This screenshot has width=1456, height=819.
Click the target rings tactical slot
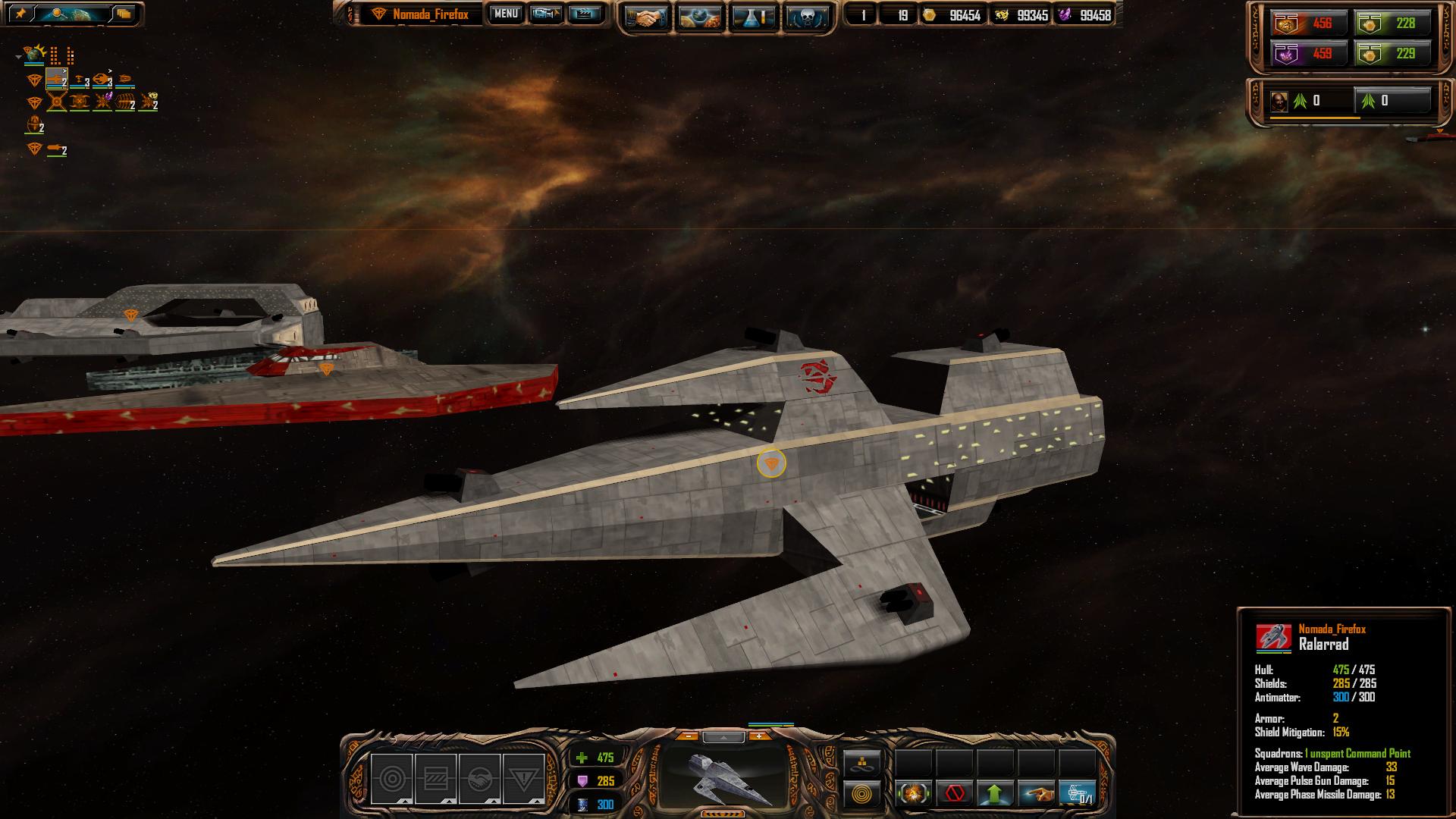tap(391, 779)
